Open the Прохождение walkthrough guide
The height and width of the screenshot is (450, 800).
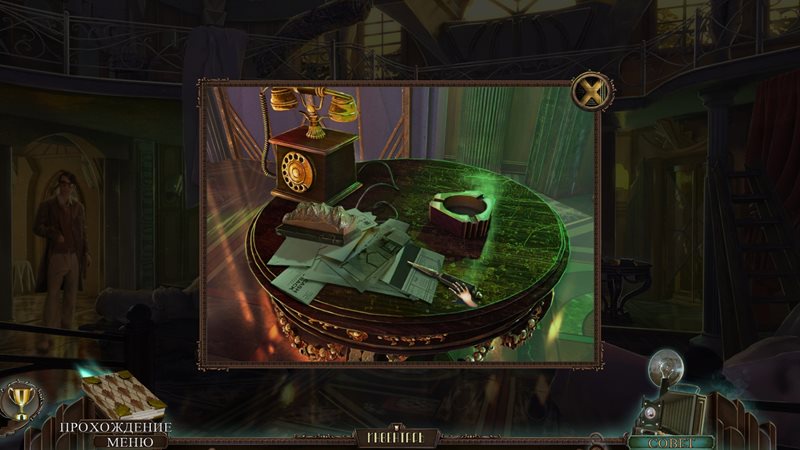coord(115,427)
